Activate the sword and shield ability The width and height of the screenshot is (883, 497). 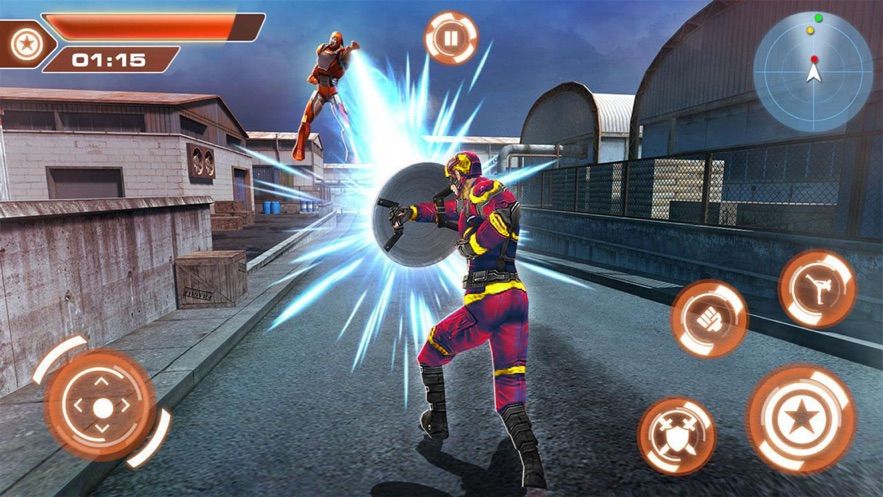coord(677,435)
